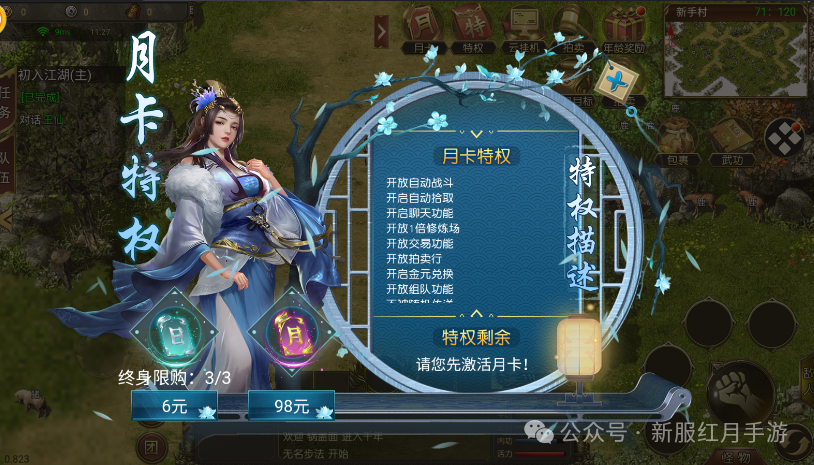
Task: Collapse the top icon bar arrow
Action: 381,31
